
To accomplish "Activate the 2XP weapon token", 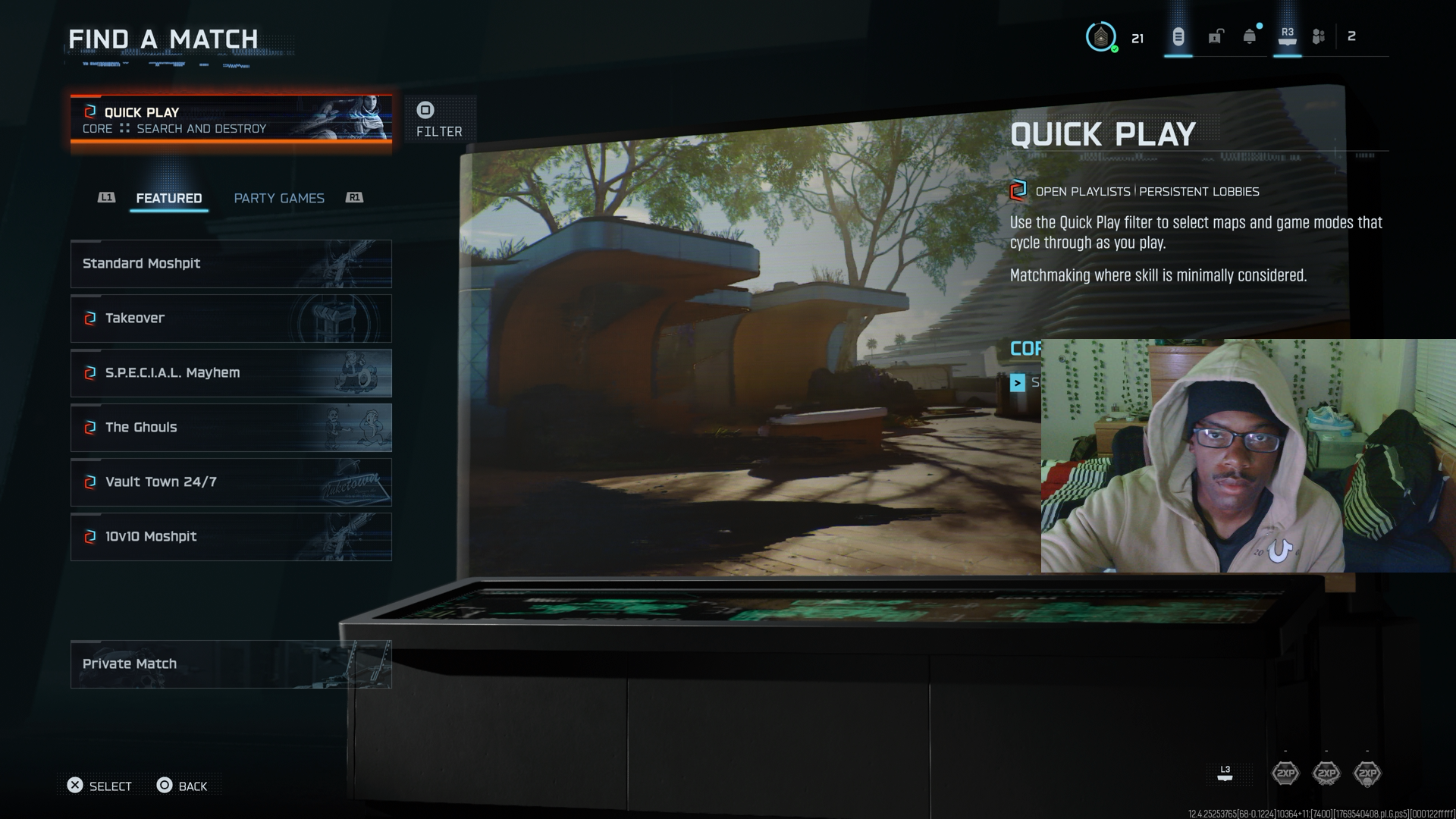I will pos(1326,772).
